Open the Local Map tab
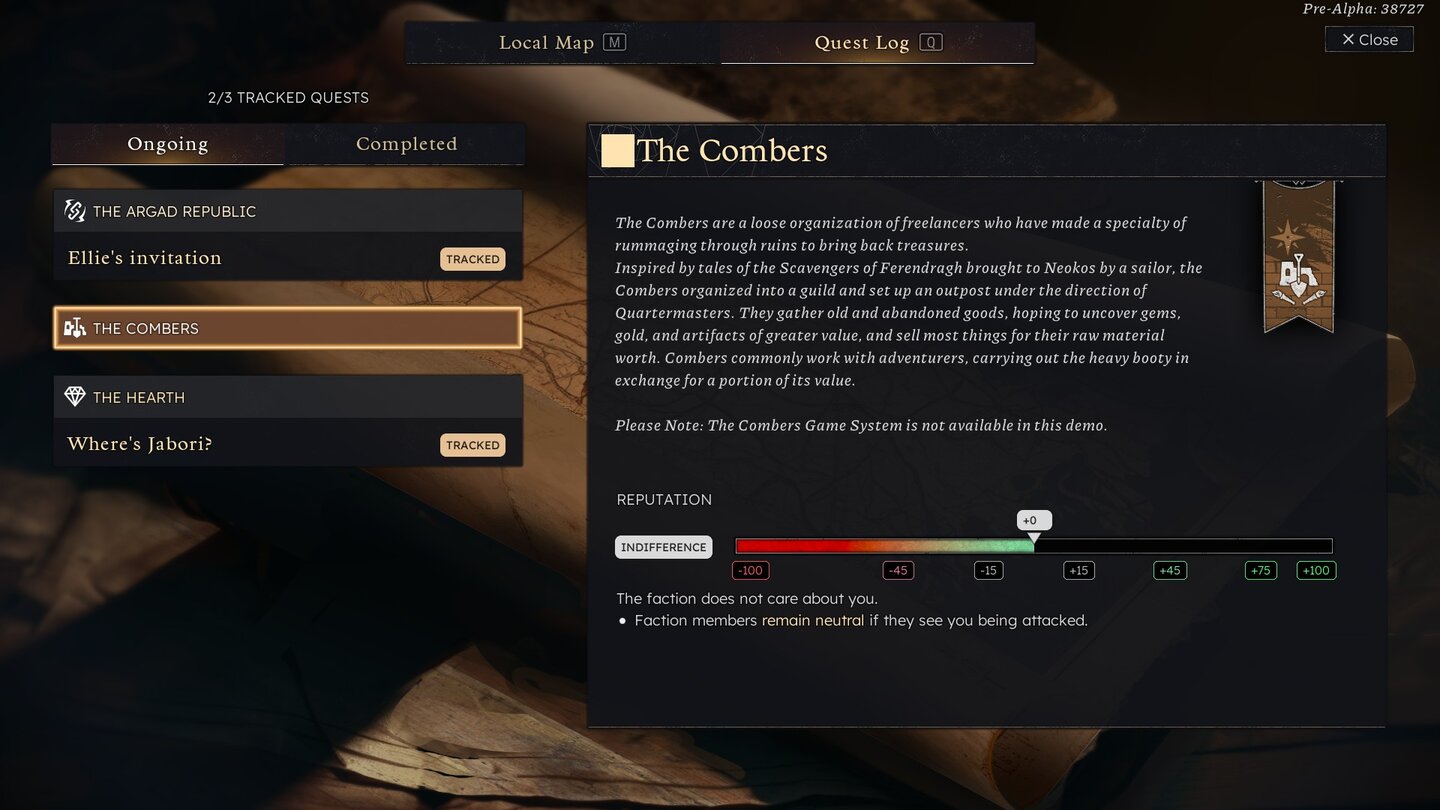Viewport: 1440px width, 810px height. [547, 42]
